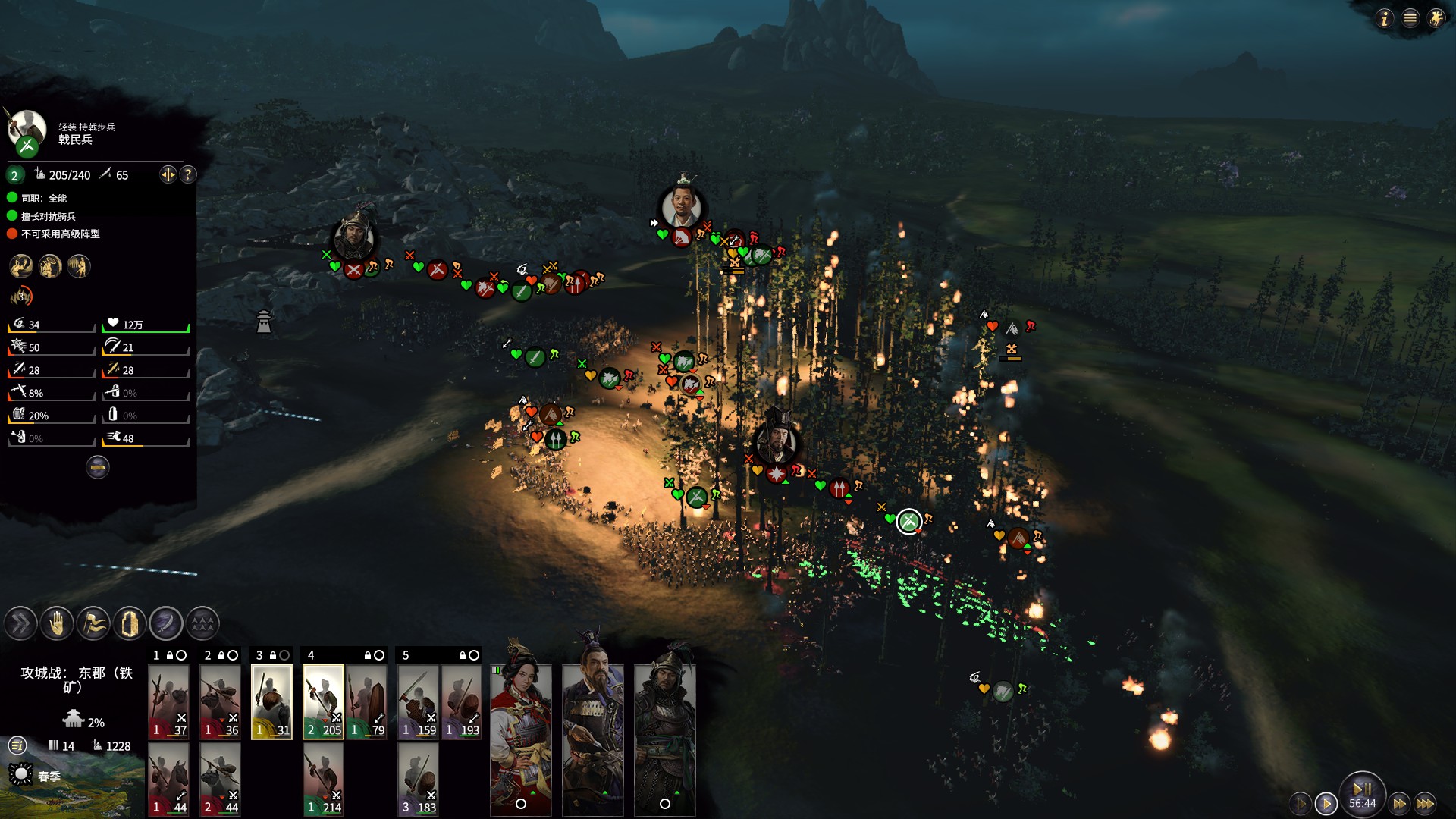Image resolution: width=1456 pixels, height=819 pixels.
Task: Open the battle info panel with the i icon
Action: 1385,18
